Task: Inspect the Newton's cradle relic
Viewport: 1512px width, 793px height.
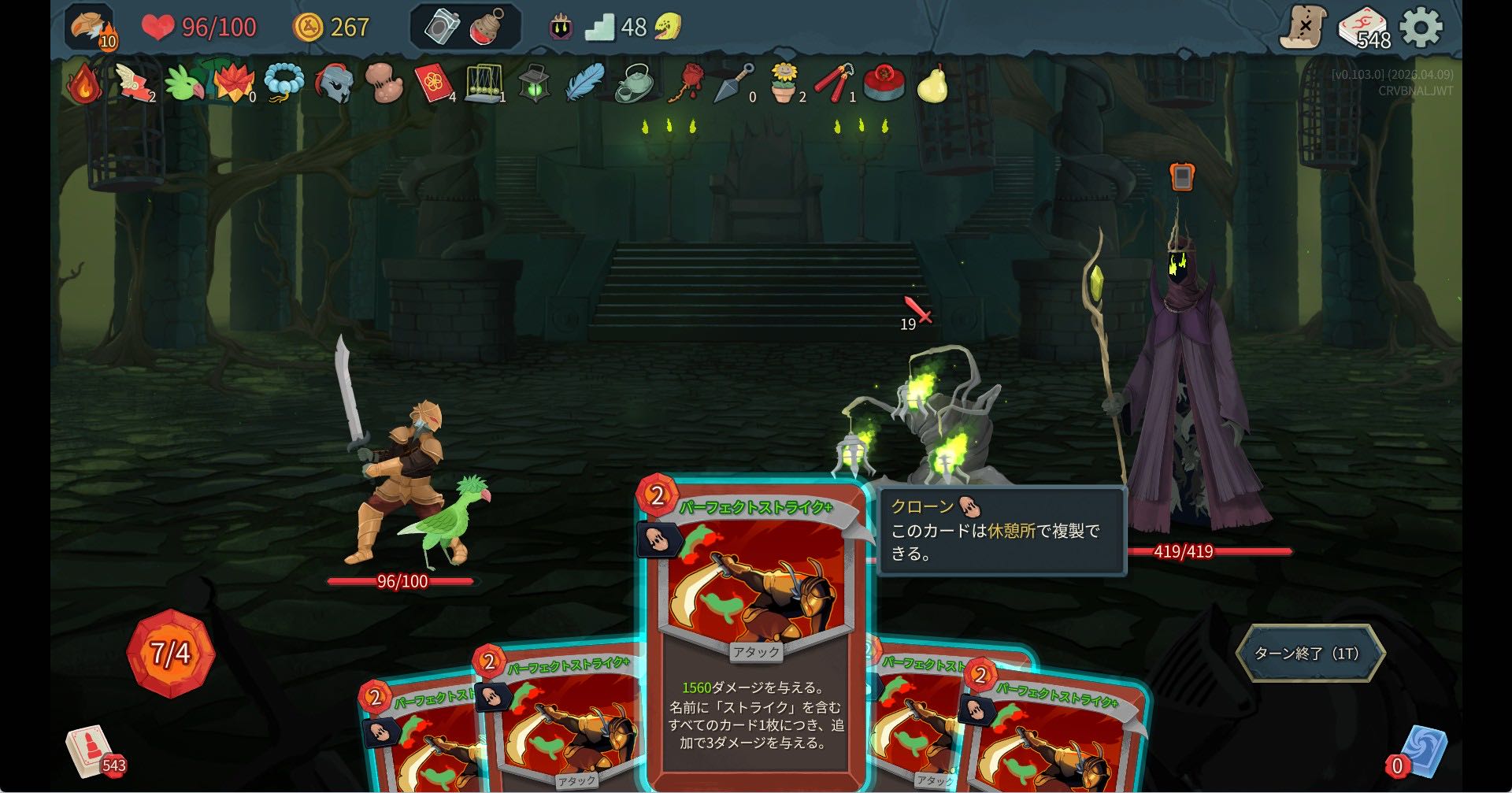Action: tap(484, 83)
